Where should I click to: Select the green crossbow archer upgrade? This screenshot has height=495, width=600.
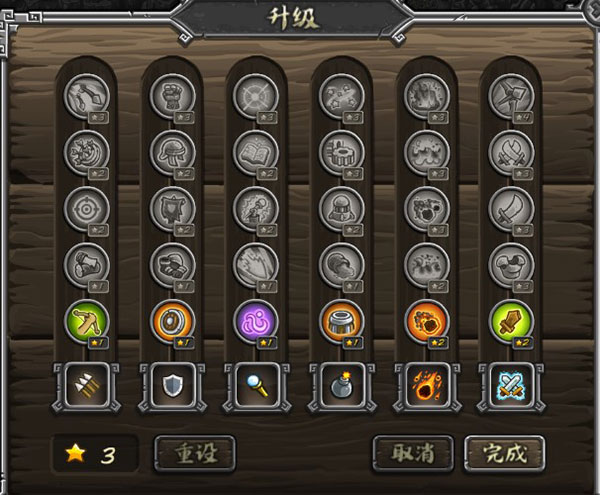86,321
